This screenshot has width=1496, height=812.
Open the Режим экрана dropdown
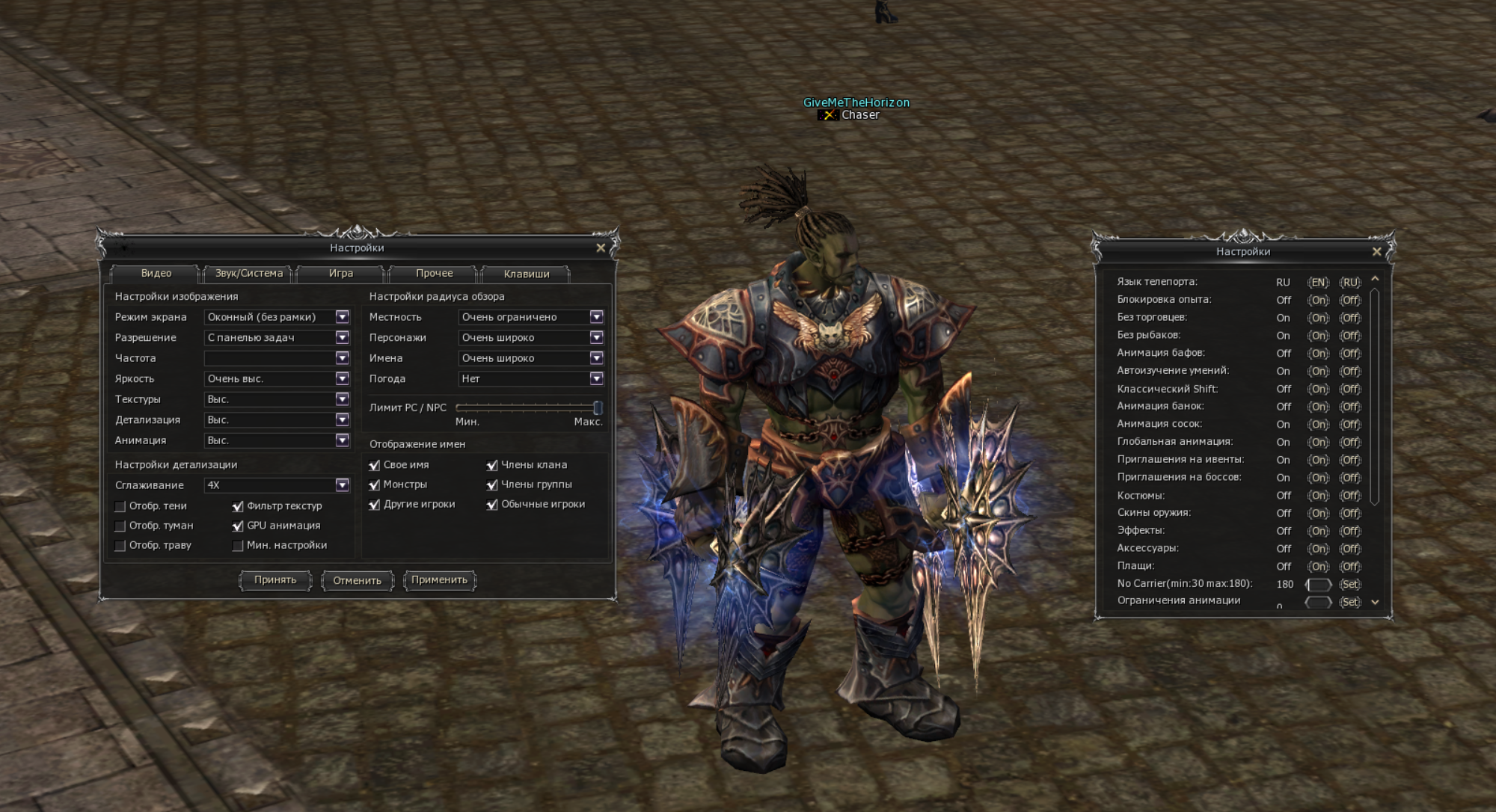342,317
